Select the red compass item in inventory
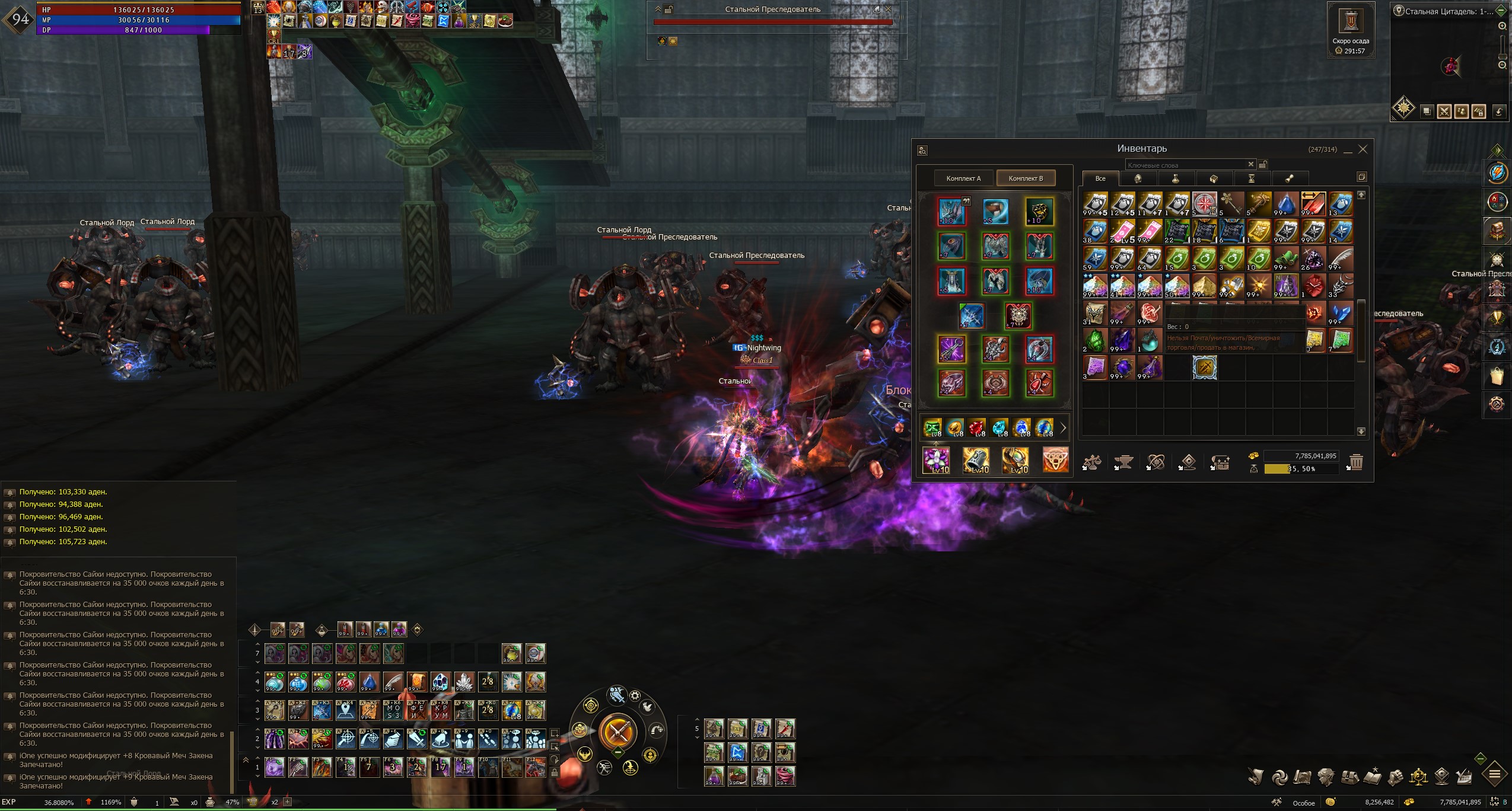 coord(1205,203)
